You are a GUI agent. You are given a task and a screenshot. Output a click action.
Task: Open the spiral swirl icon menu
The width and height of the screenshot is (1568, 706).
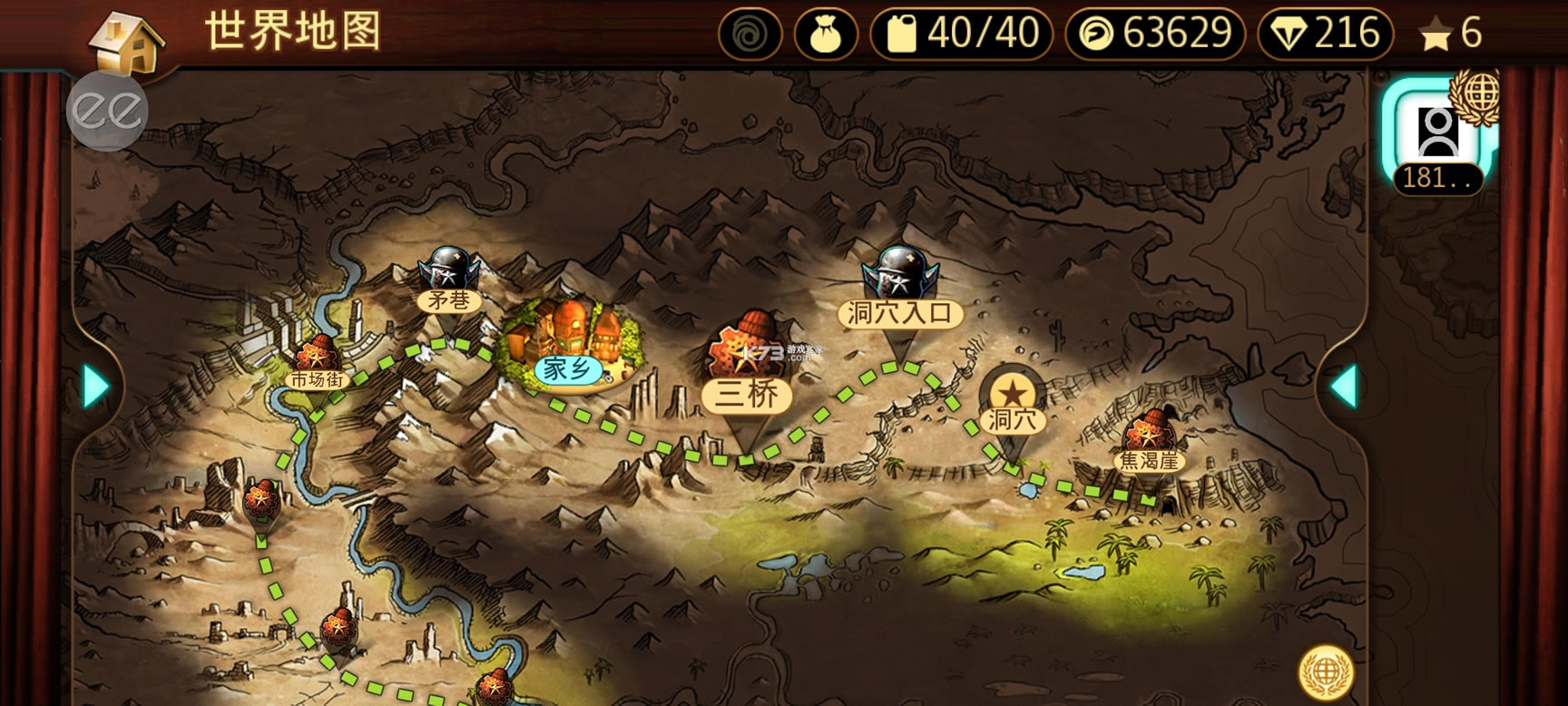(x=750, y=34)
